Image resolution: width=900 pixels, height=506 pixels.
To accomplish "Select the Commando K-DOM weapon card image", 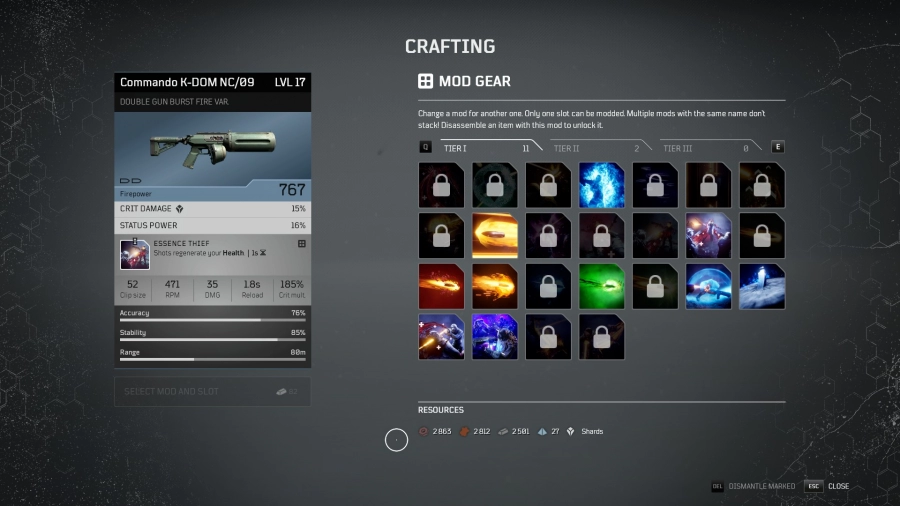I will (x=212, y=150).
